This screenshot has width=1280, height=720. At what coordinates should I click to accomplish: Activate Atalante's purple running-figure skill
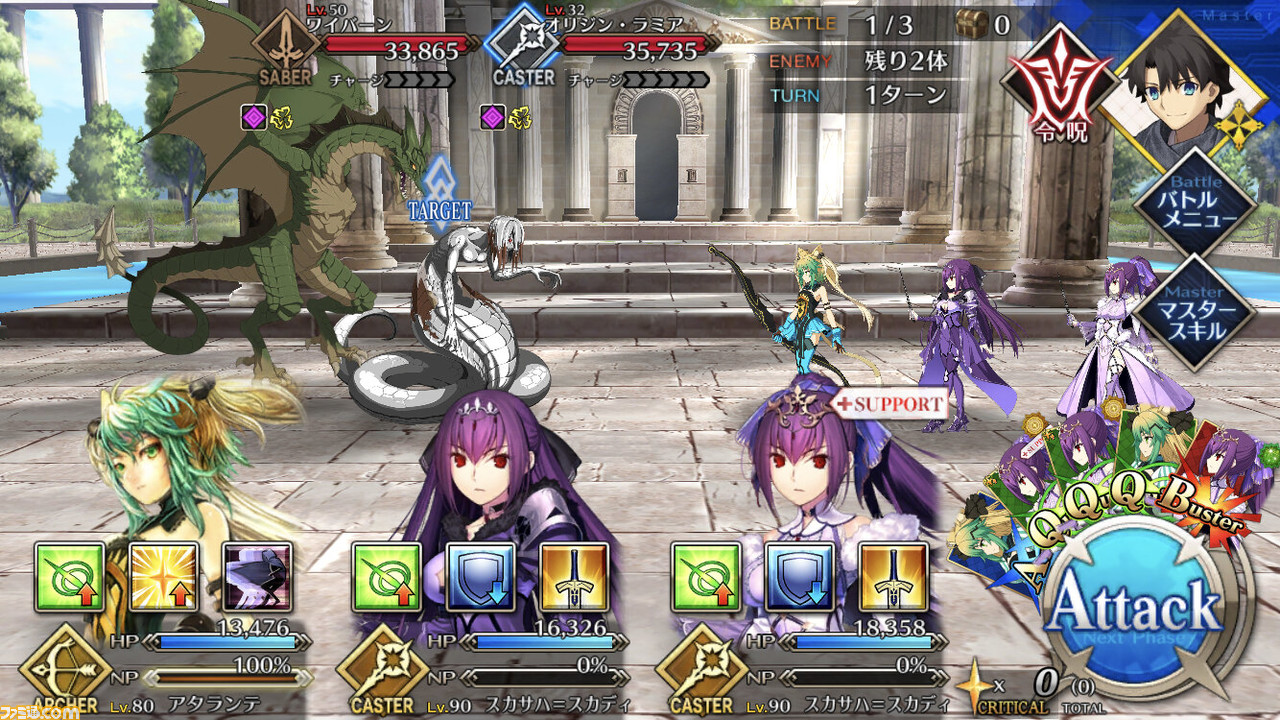(258, 577)
